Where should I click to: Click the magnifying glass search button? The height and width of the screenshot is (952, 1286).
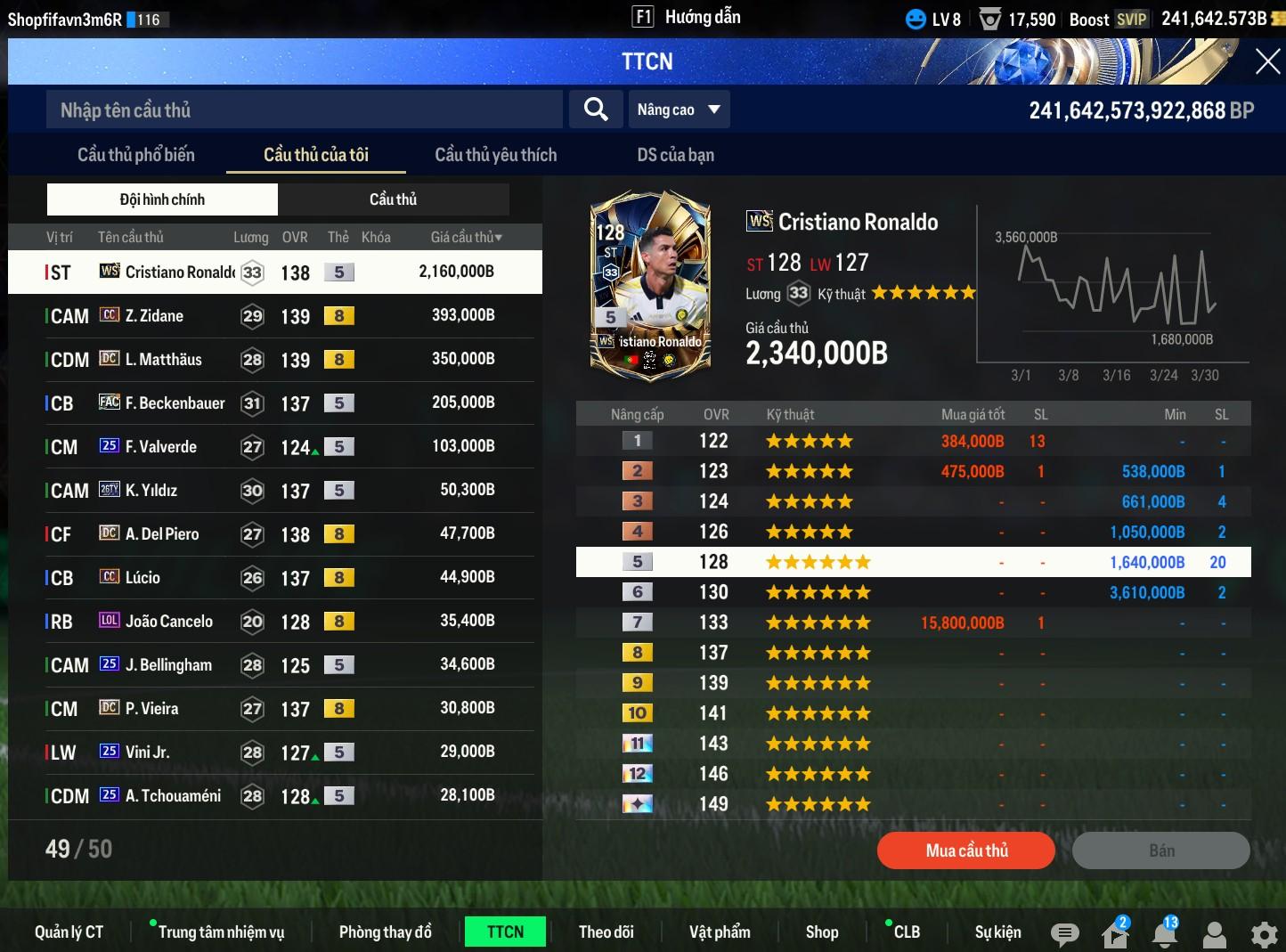pyautogui.click(x=596, y=110)
